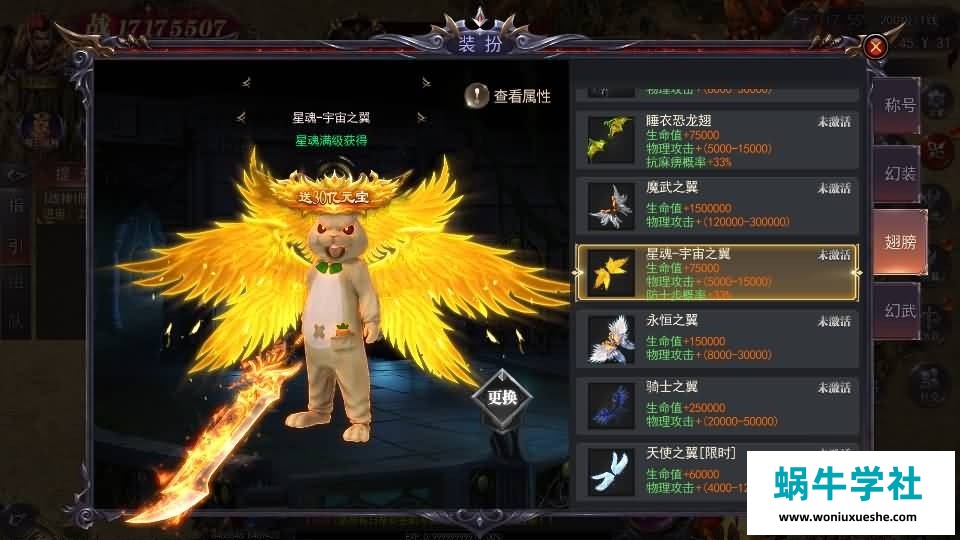Switch to the 幻装 costume tab
The height and width of the screenshot is (540, 960).
point(899,174)
